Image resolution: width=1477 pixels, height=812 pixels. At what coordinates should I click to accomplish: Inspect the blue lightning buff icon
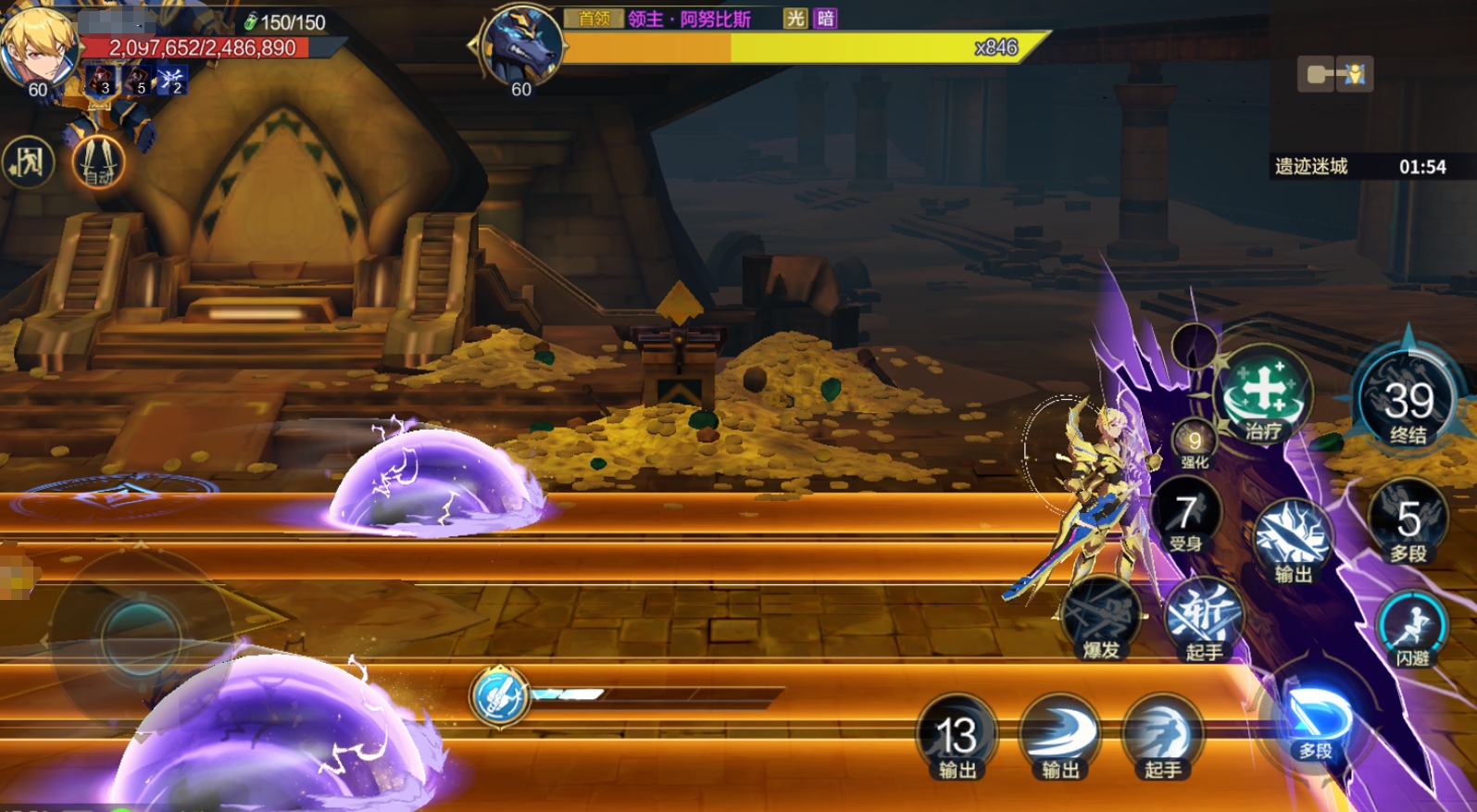172,80
